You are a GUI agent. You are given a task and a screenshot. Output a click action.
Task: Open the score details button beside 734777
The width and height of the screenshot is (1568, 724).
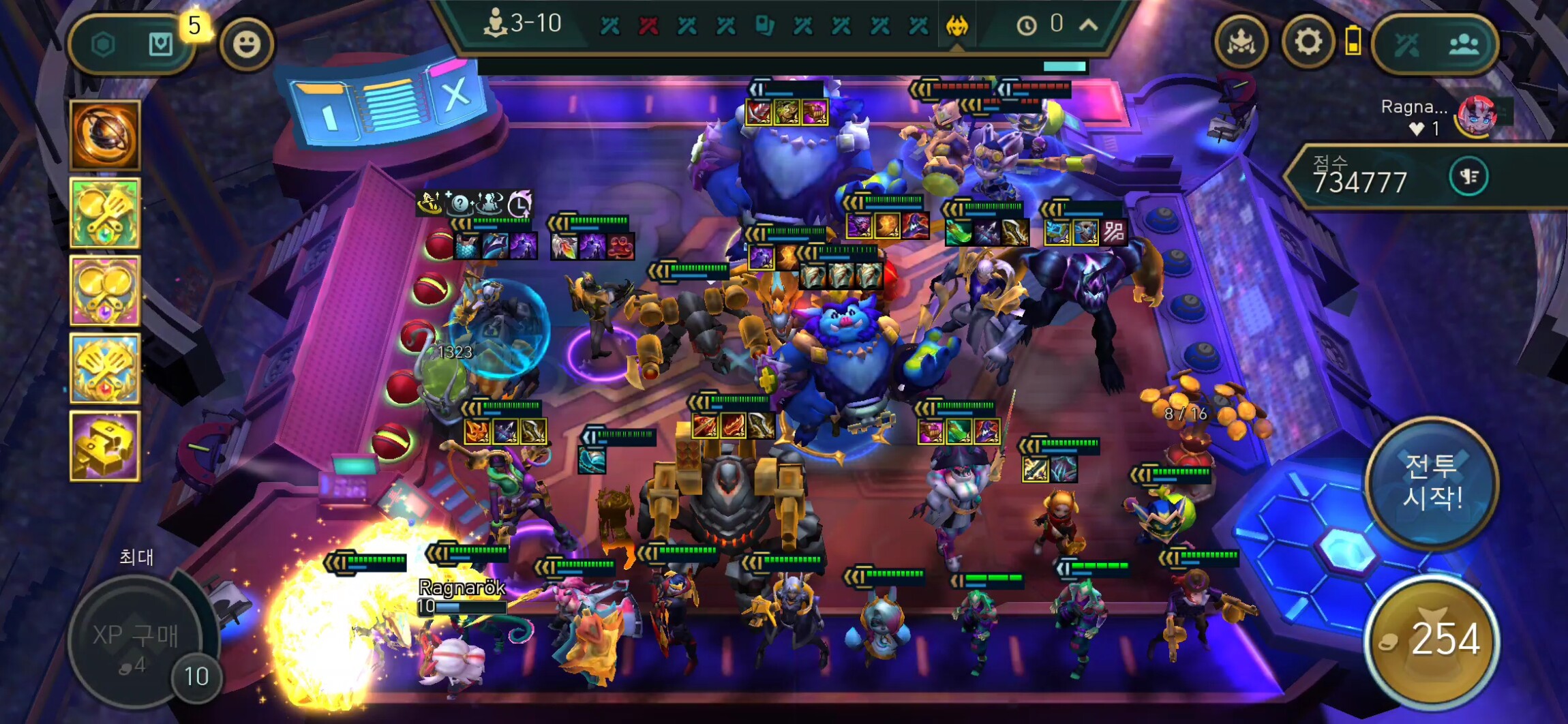point(1468,177)
